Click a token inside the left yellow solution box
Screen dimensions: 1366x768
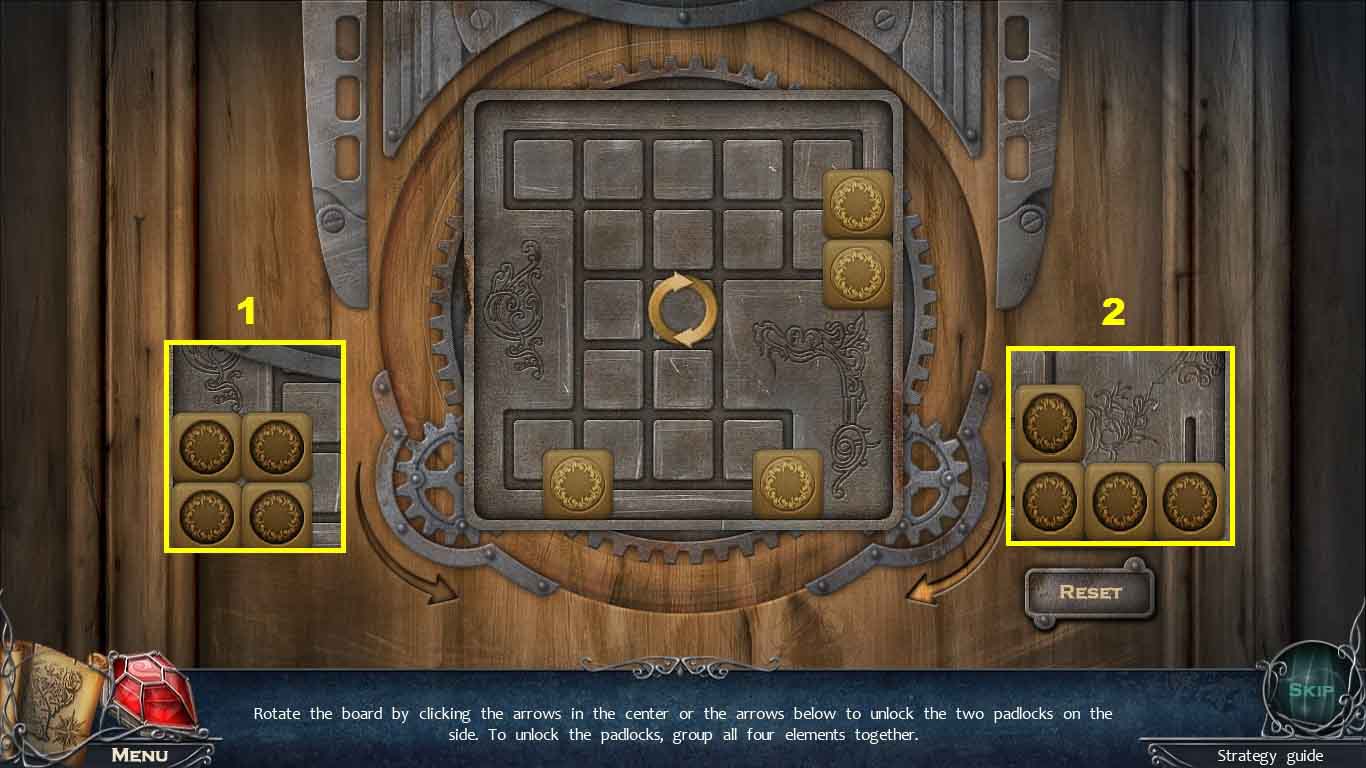click(206, 448)
